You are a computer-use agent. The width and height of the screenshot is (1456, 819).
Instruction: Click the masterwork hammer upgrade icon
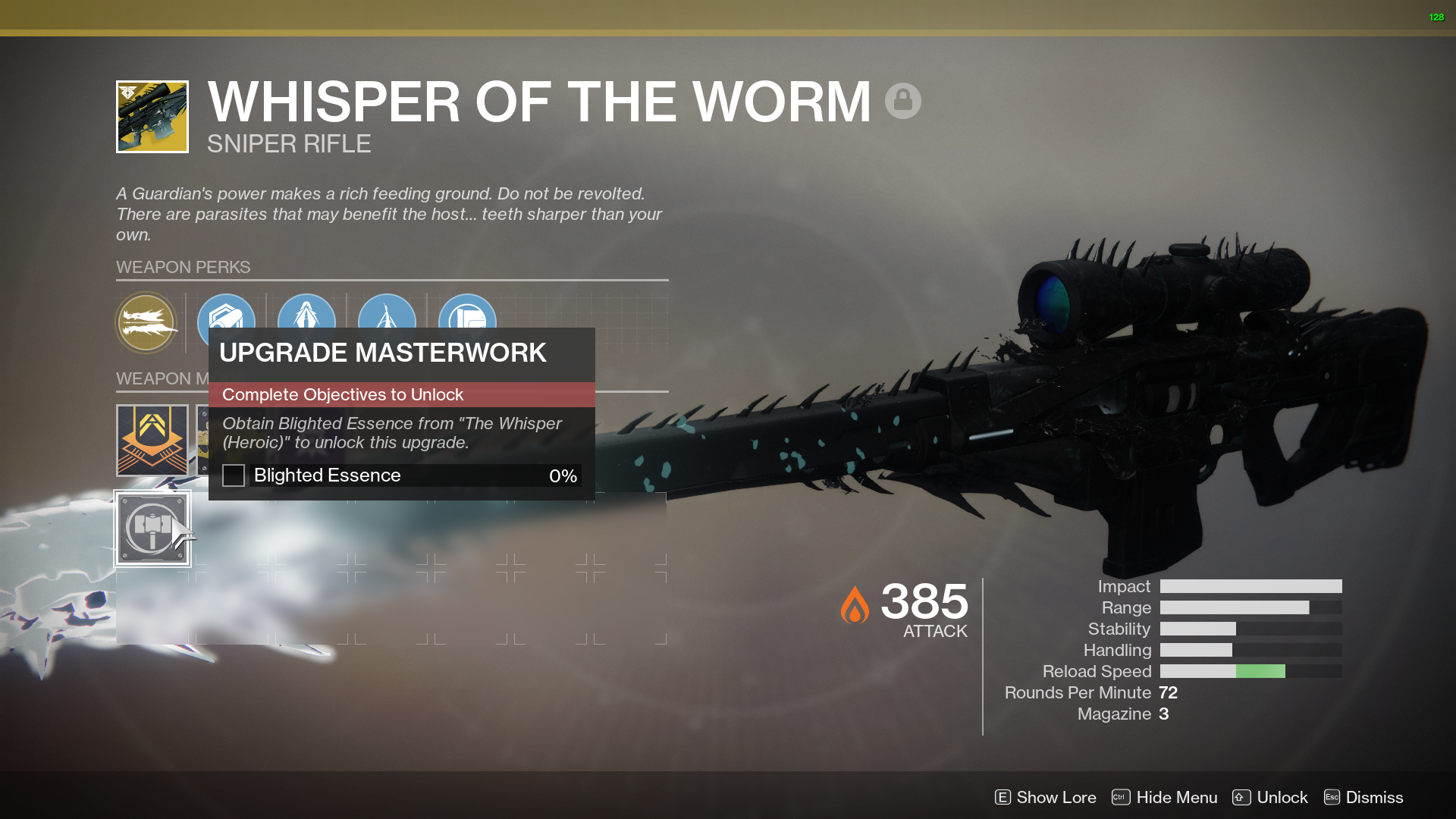tap(152, 529)
